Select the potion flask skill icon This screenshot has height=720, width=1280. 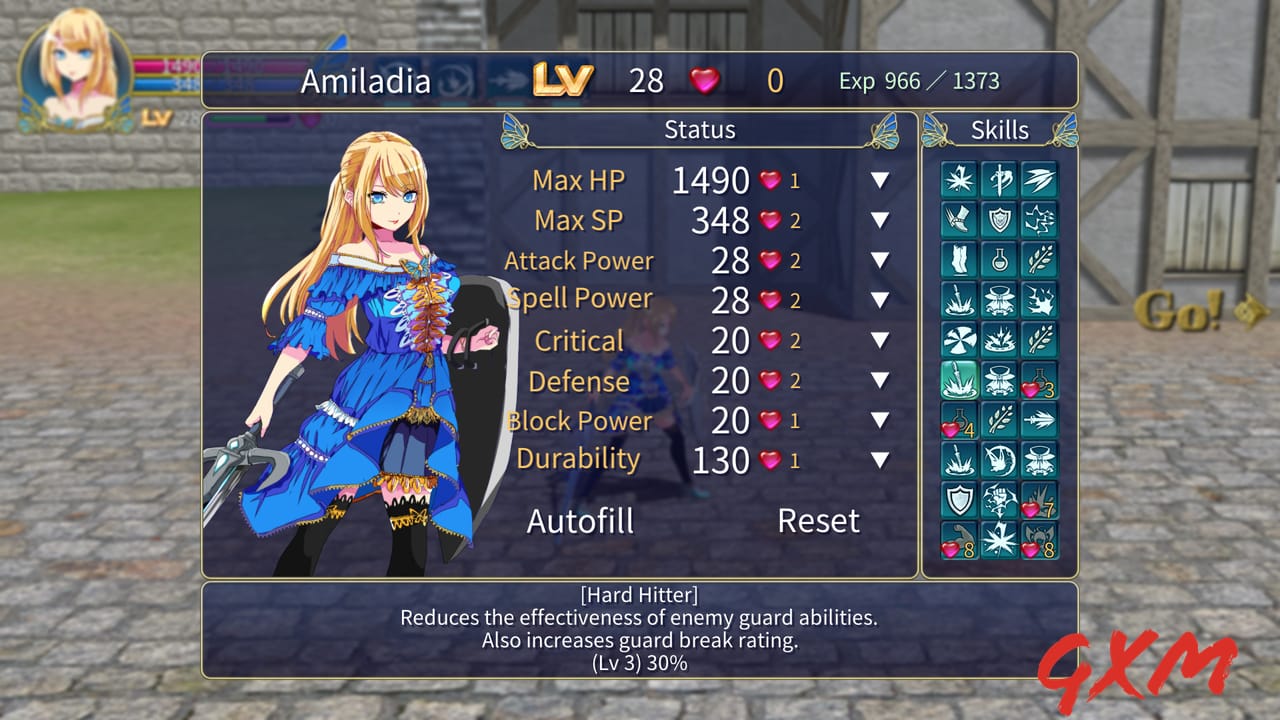(x=998, y=258)
